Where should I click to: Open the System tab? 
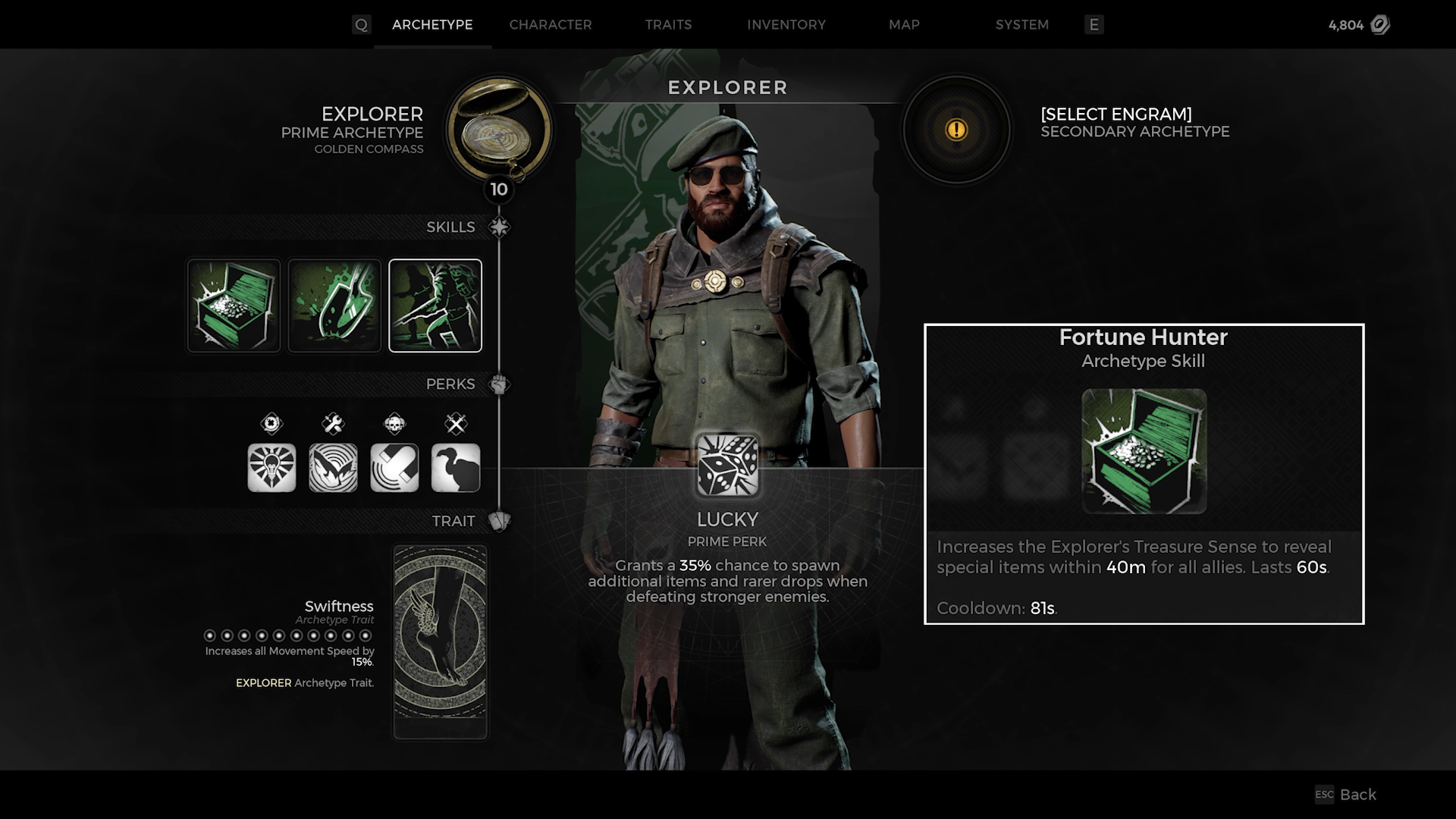1021,24
